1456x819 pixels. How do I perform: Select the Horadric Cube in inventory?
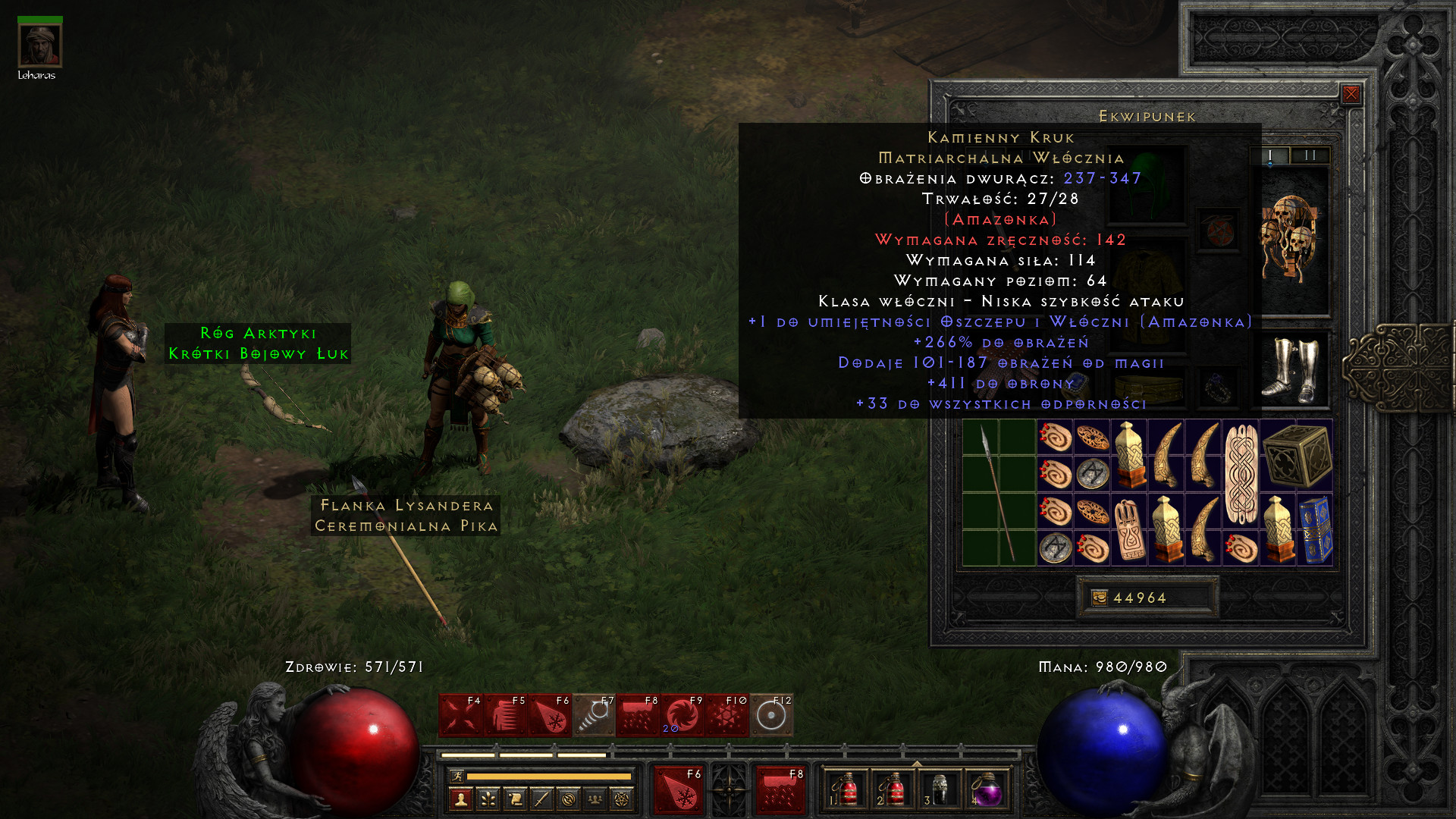pyautogui.click(x=1297, y=455)
